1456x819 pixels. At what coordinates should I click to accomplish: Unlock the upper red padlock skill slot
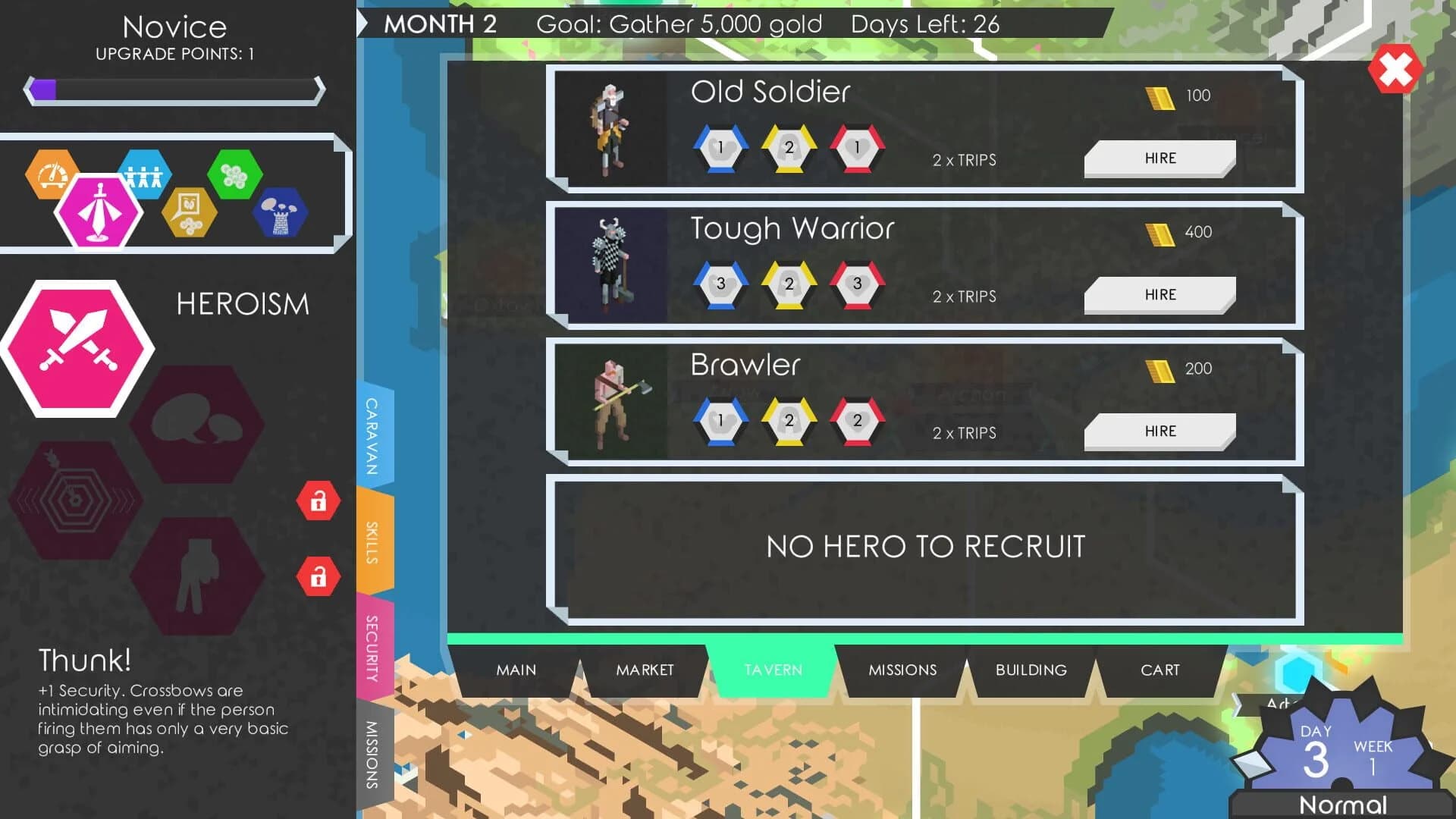tap(318, 501)
